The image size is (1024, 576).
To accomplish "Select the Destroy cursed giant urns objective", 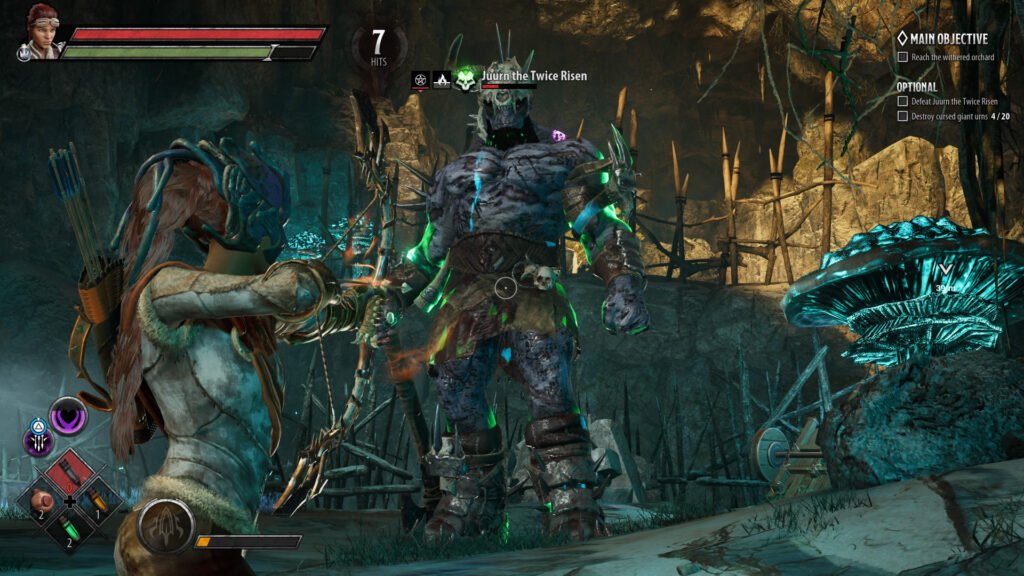I will pyautogui.click(x=958, y=116).
